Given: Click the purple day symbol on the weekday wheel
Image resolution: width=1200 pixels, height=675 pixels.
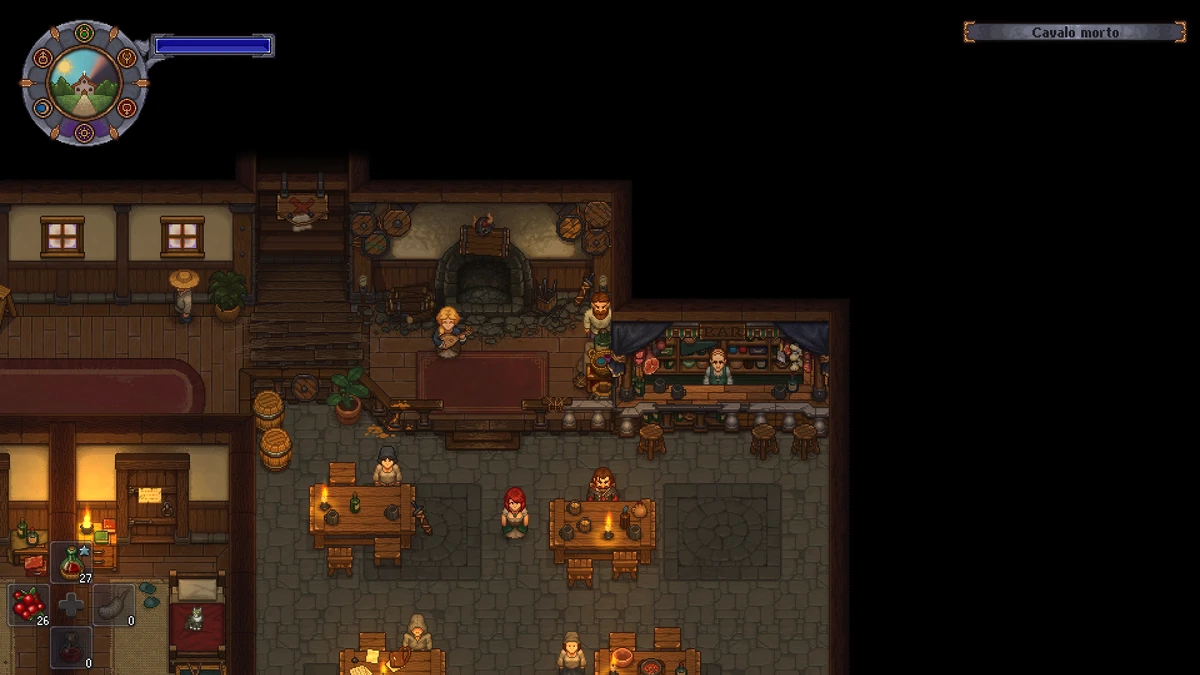Looking at the screenshot, I should [x=84, y=132].
